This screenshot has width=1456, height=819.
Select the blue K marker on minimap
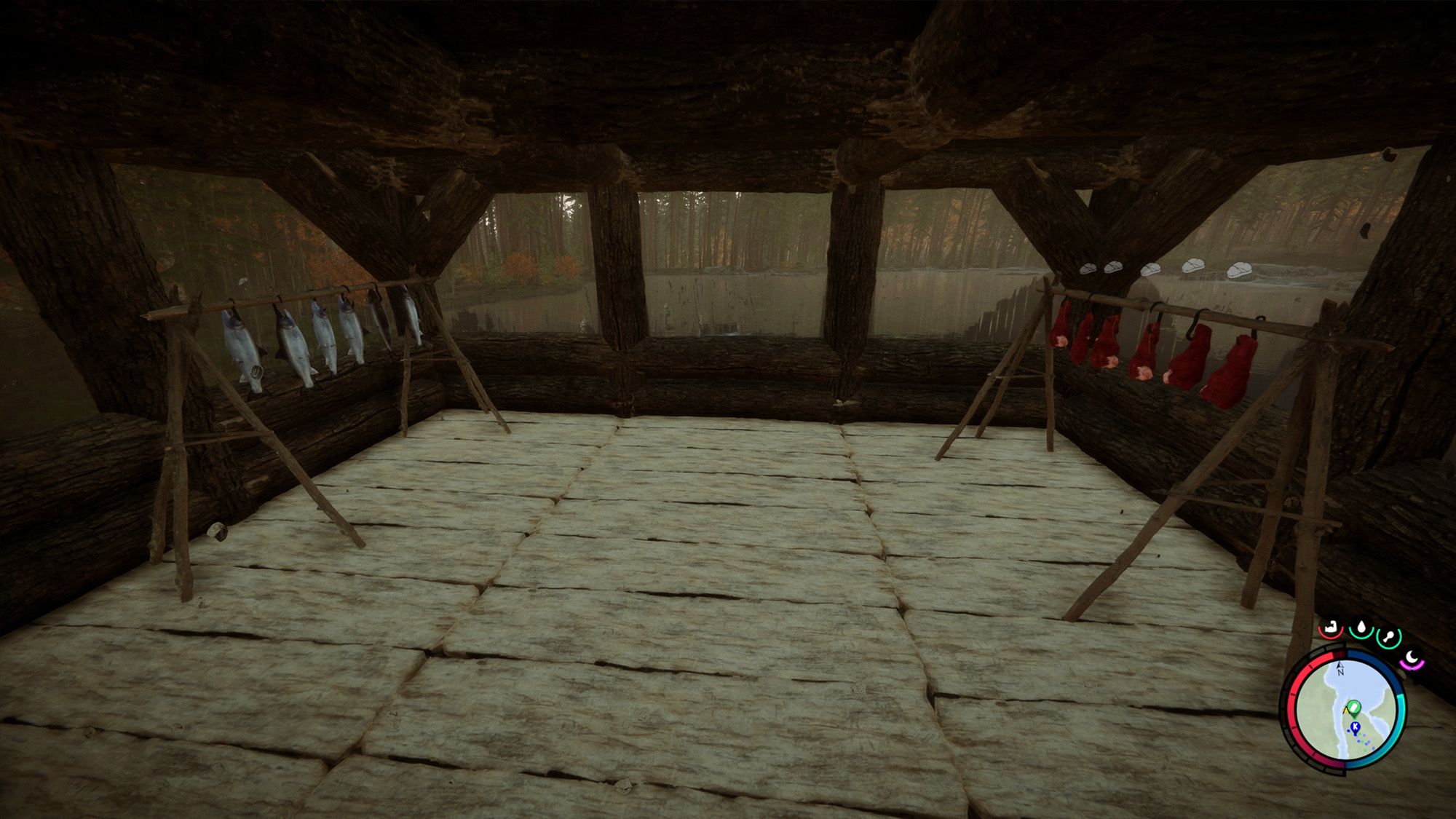click(1355, 727)
